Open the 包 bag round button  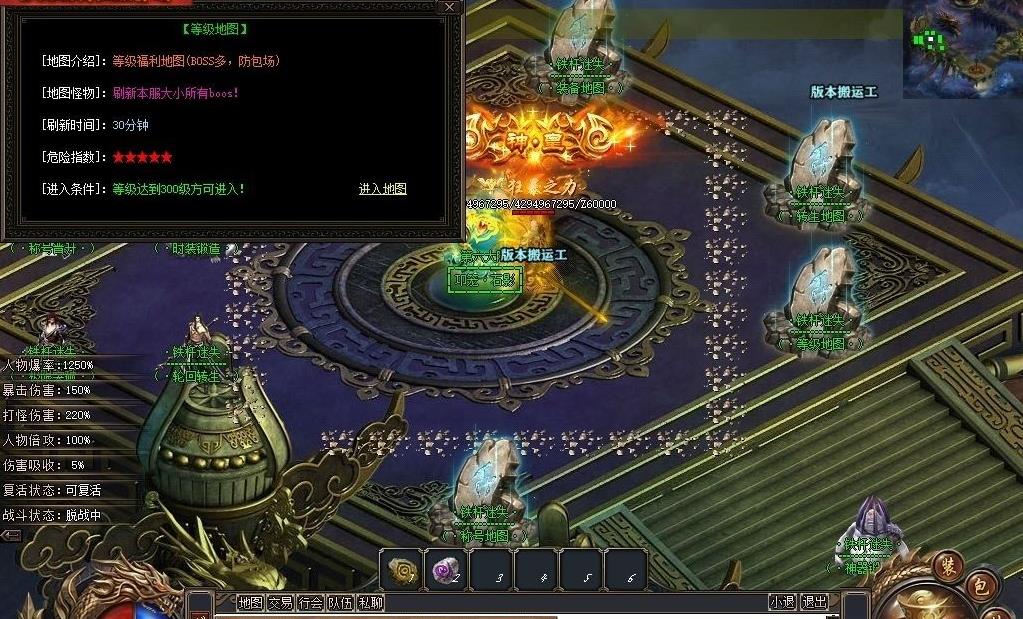[x=980, y=587]
